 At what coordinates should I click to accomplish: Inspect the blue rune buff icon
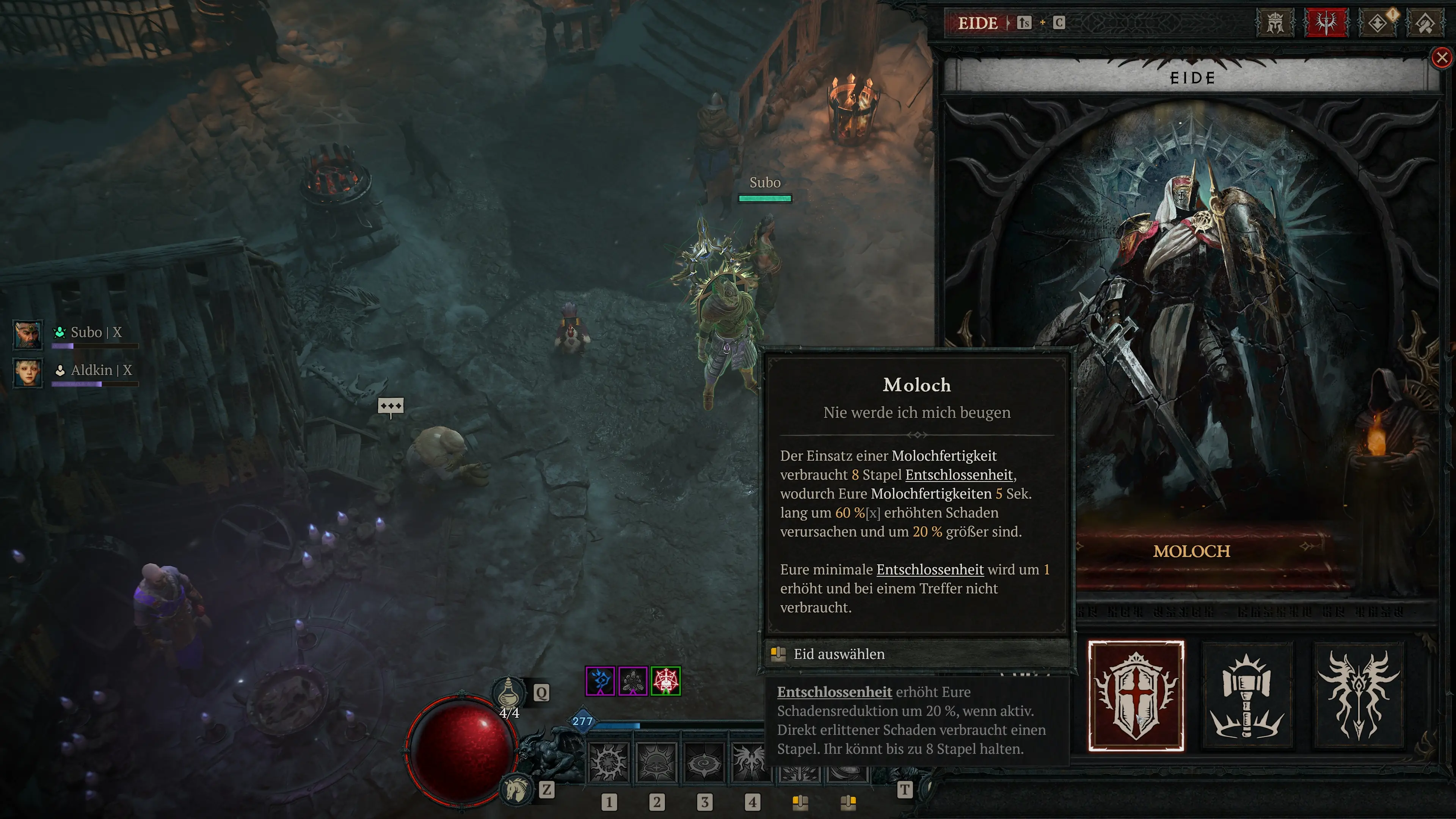click(x=600, y=681)
